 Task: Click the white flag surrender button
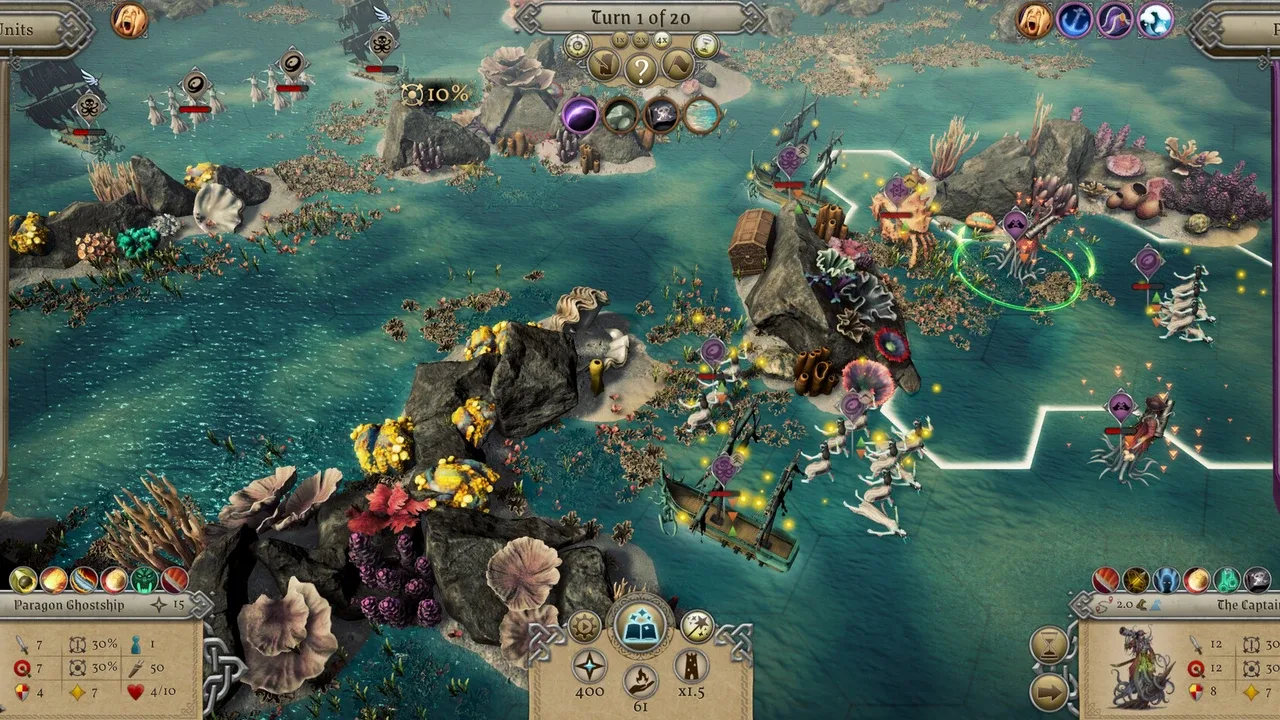pos(679,67)
